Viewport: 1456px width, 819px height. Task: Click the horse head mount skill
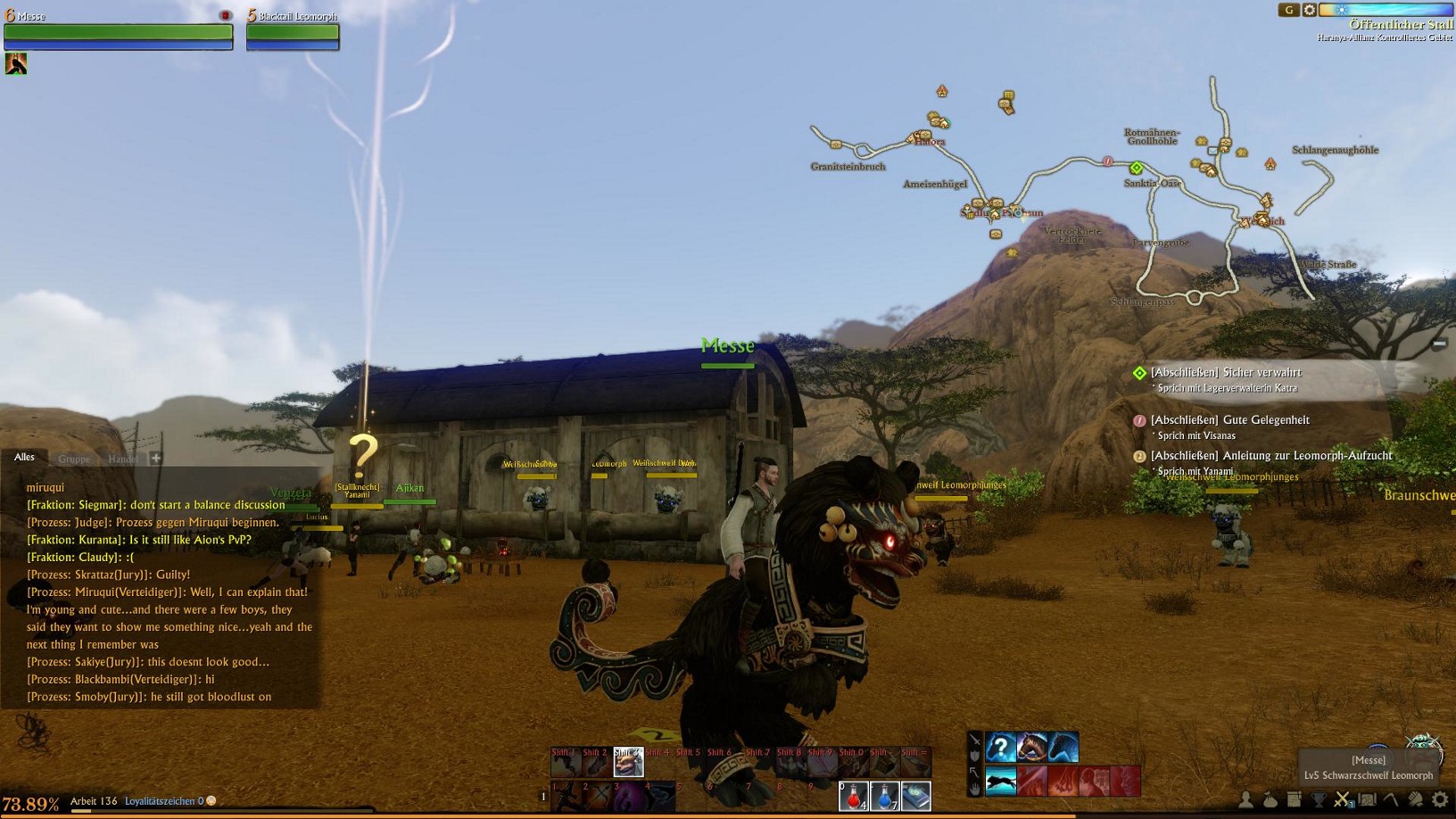(1031, 748)
